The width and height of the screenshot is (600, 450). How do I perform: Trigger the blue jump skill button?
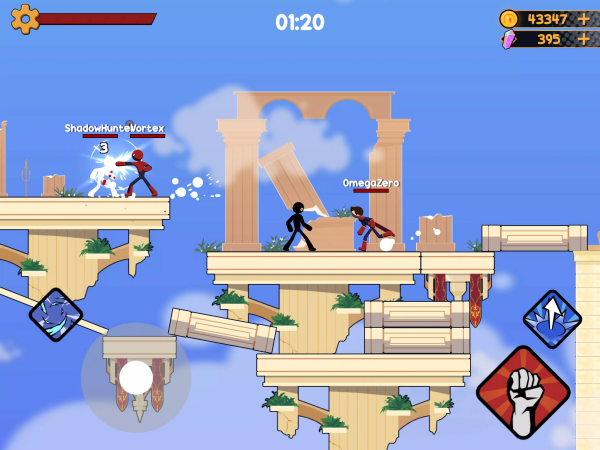pyautogui.click(x=552, y=319)
